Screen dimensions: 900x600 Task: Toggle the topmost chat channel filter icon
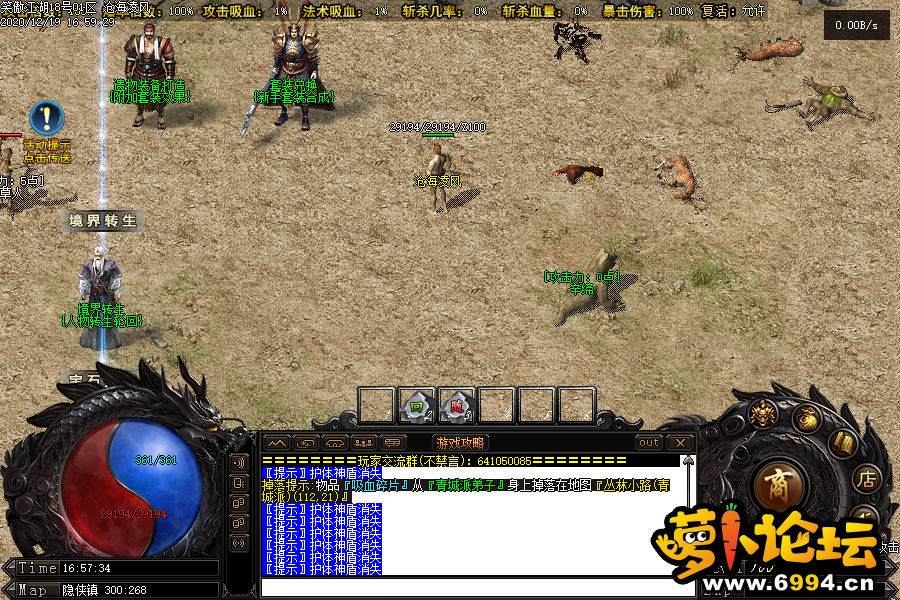coord(239,463)
